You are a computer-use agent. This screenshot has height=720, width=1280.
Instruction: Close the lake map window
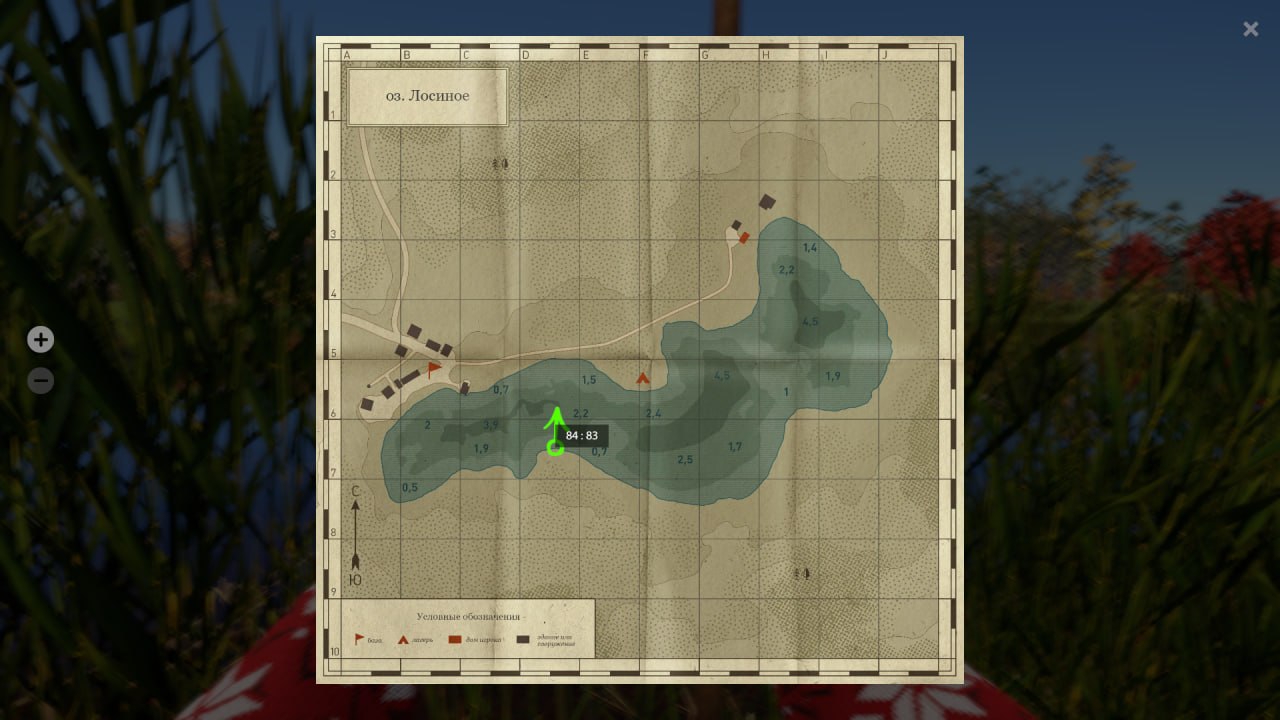point(1250,29)
